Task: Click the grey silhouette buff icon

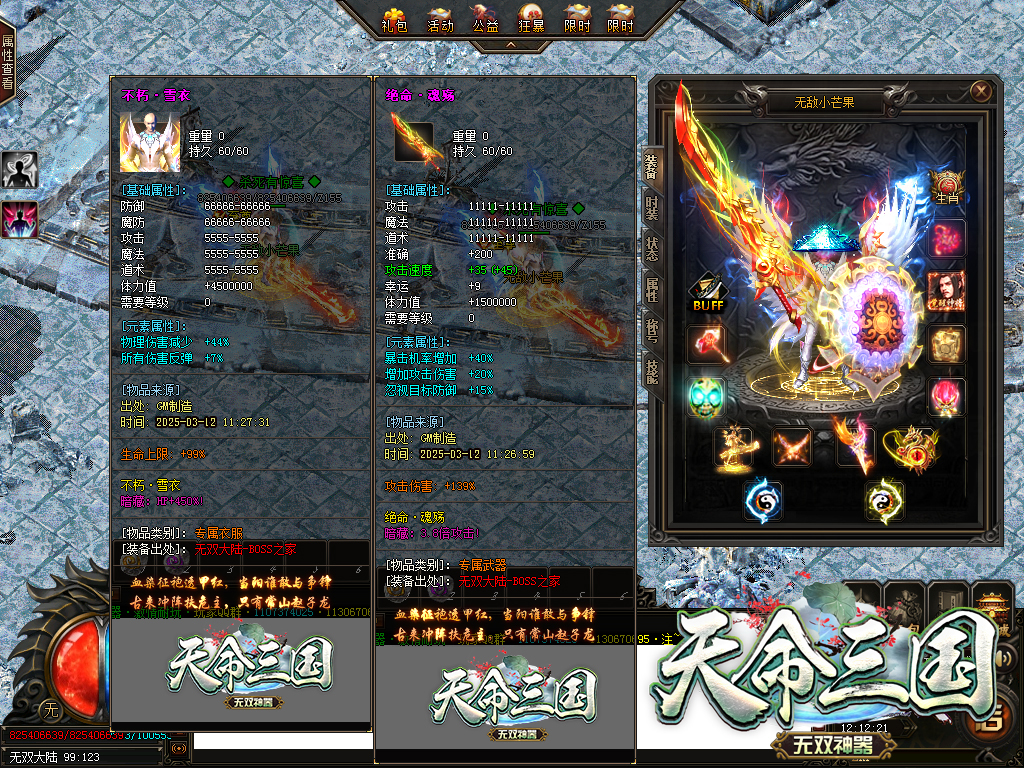Action: 19,170
